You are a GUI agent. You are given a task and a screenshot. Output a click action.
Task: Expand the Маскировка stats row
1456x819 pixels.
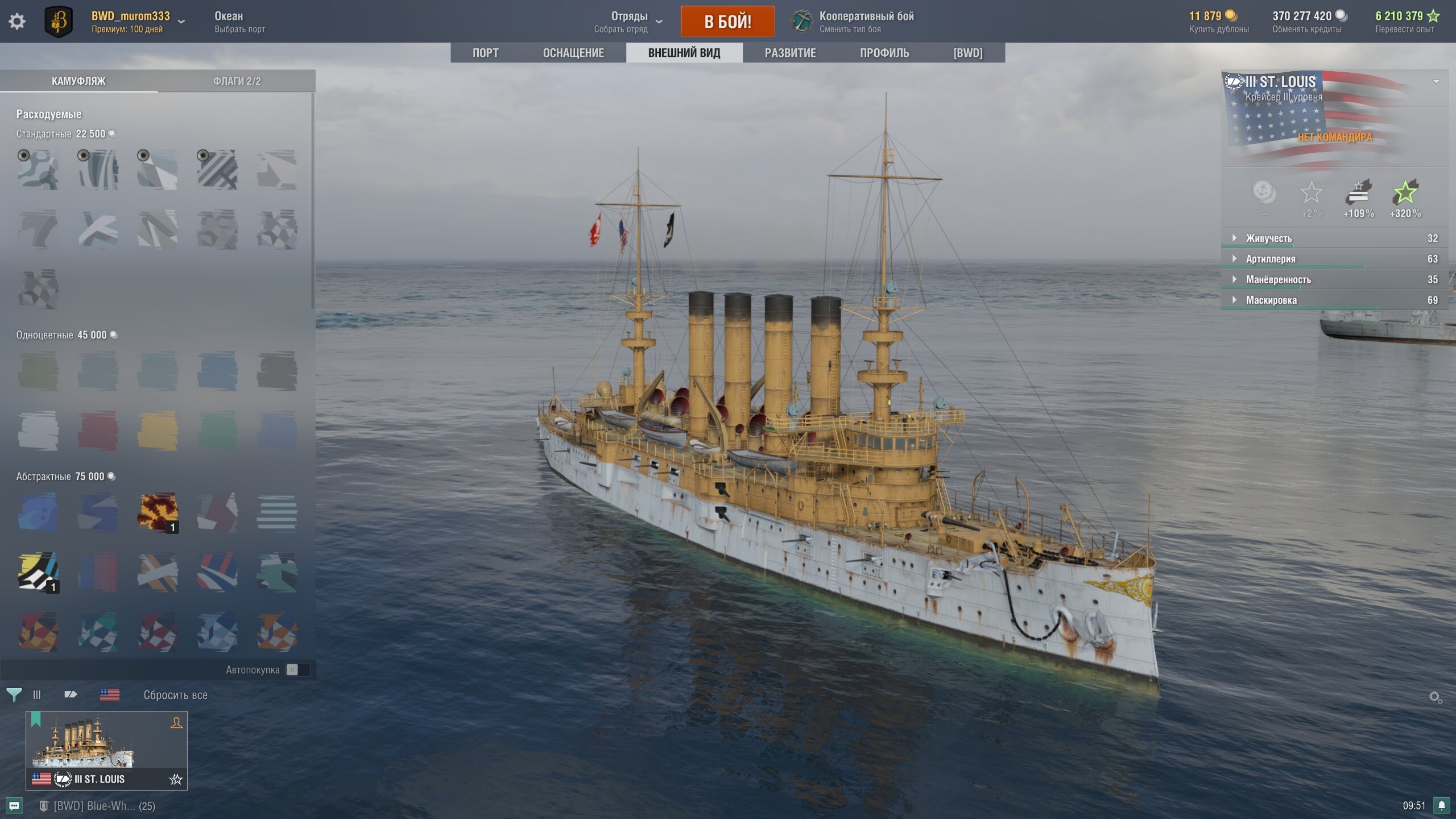tap(1271, 300)
